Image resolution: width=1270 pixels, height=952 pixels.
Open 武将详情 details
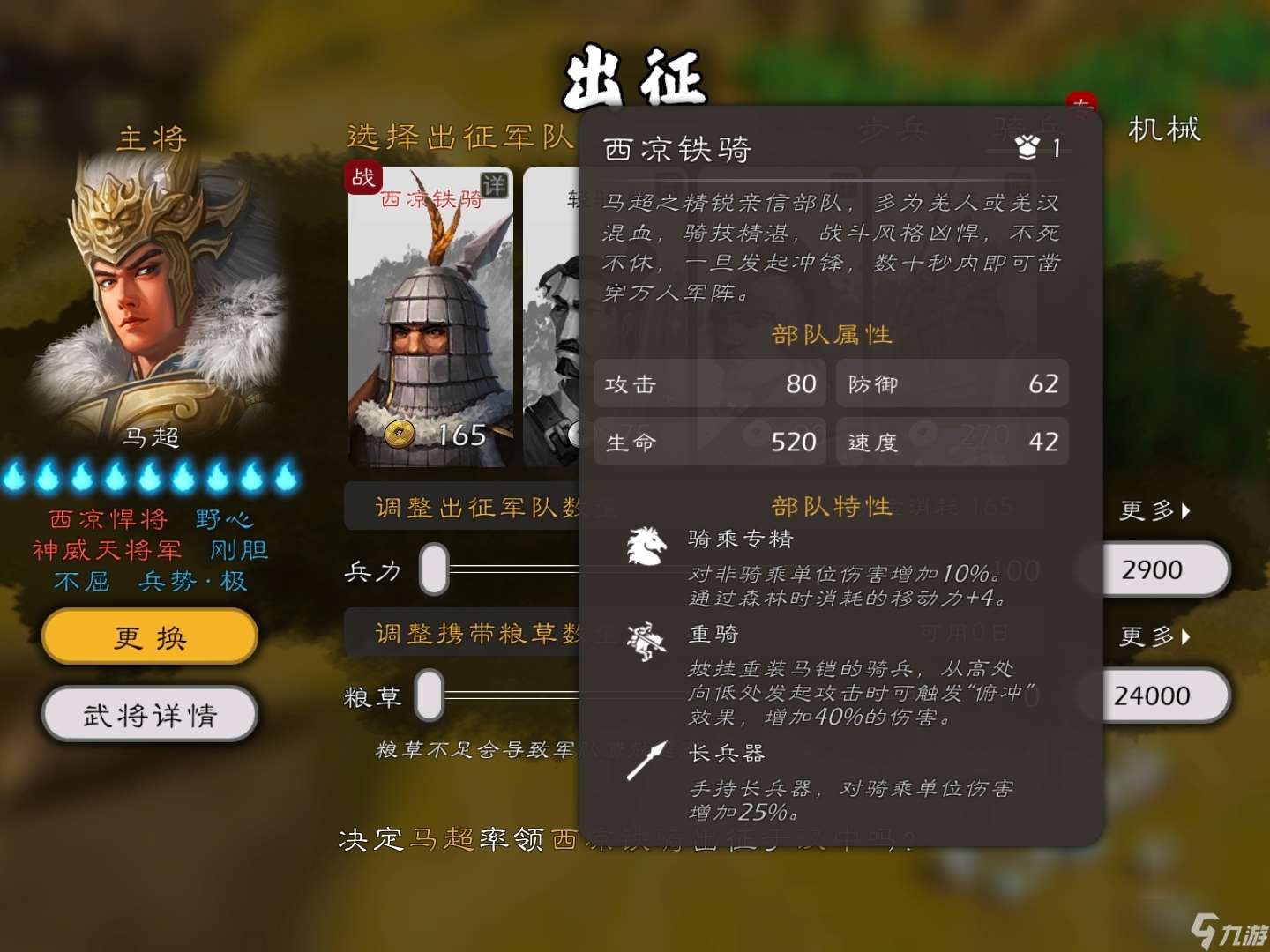point(148,715)
